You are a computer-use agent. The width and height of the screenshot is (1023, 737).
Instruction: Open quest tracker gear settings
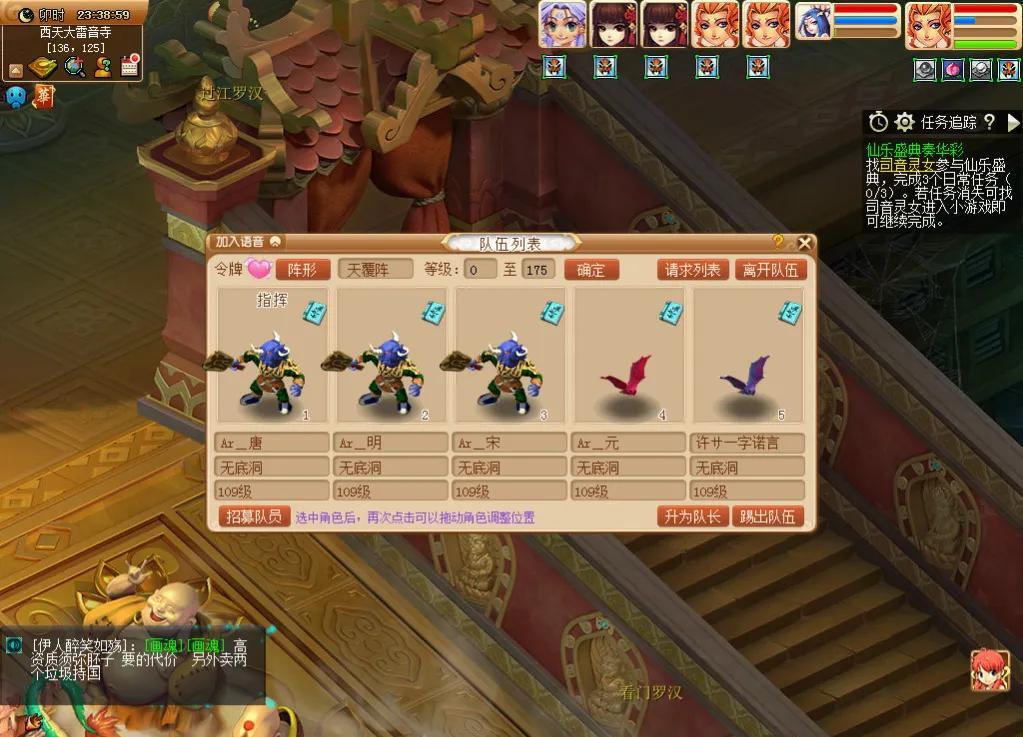[904, 122]
